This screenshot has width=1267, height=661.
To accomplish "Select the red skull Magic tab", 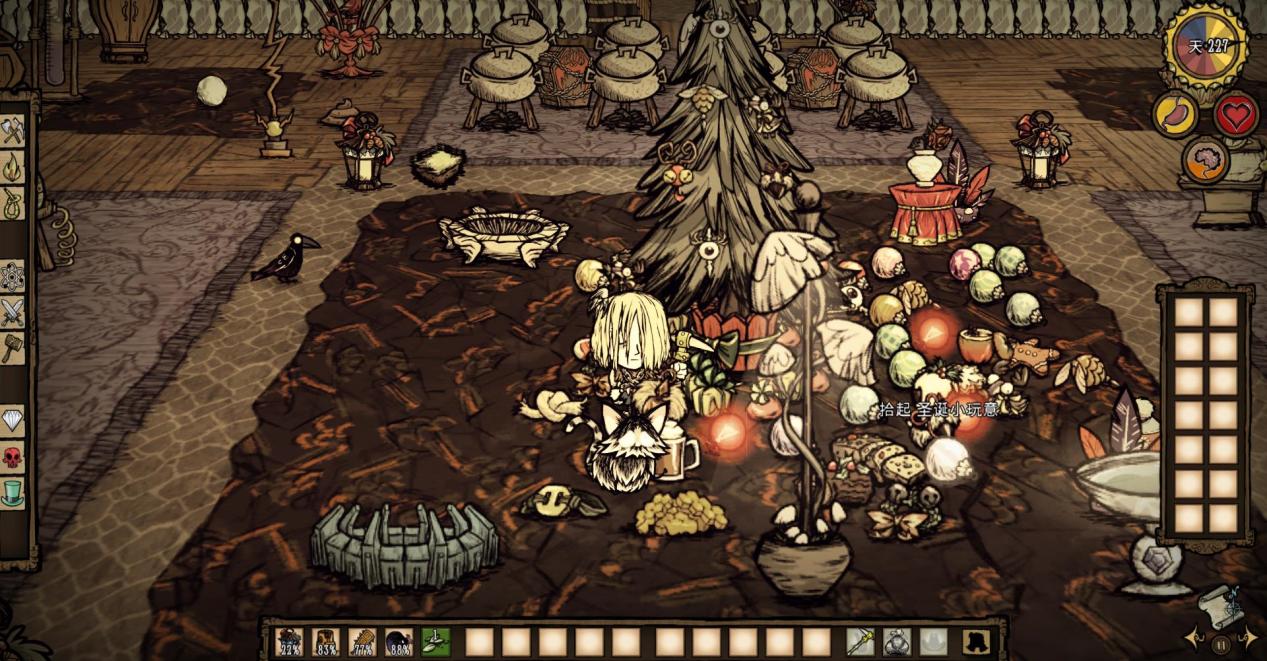I will pos(12,457).
